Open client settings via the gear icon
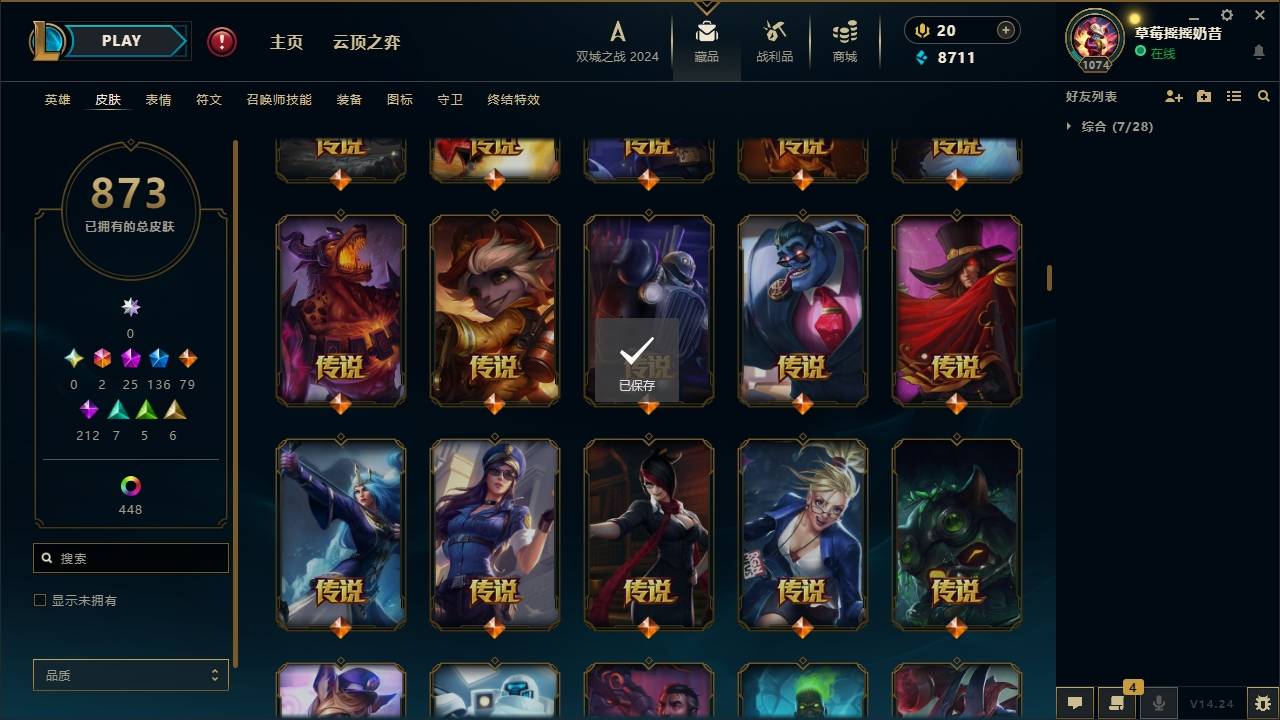This screenshot has width=1280, height=720. tap(1226, 15)
